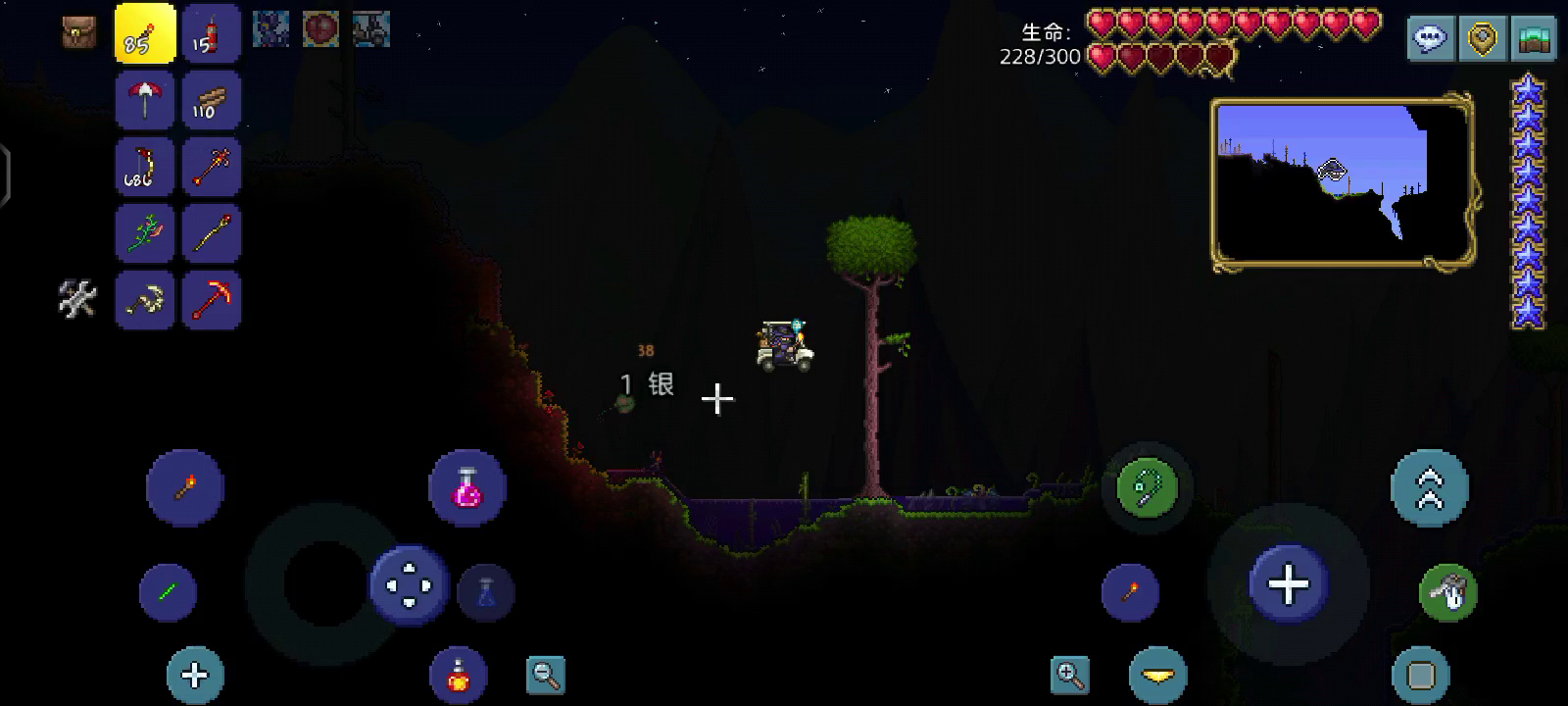Choose the red umbrella slot
Viewport: 1568px width, 706px height.
pyautogui.click(x=145, y=99)
